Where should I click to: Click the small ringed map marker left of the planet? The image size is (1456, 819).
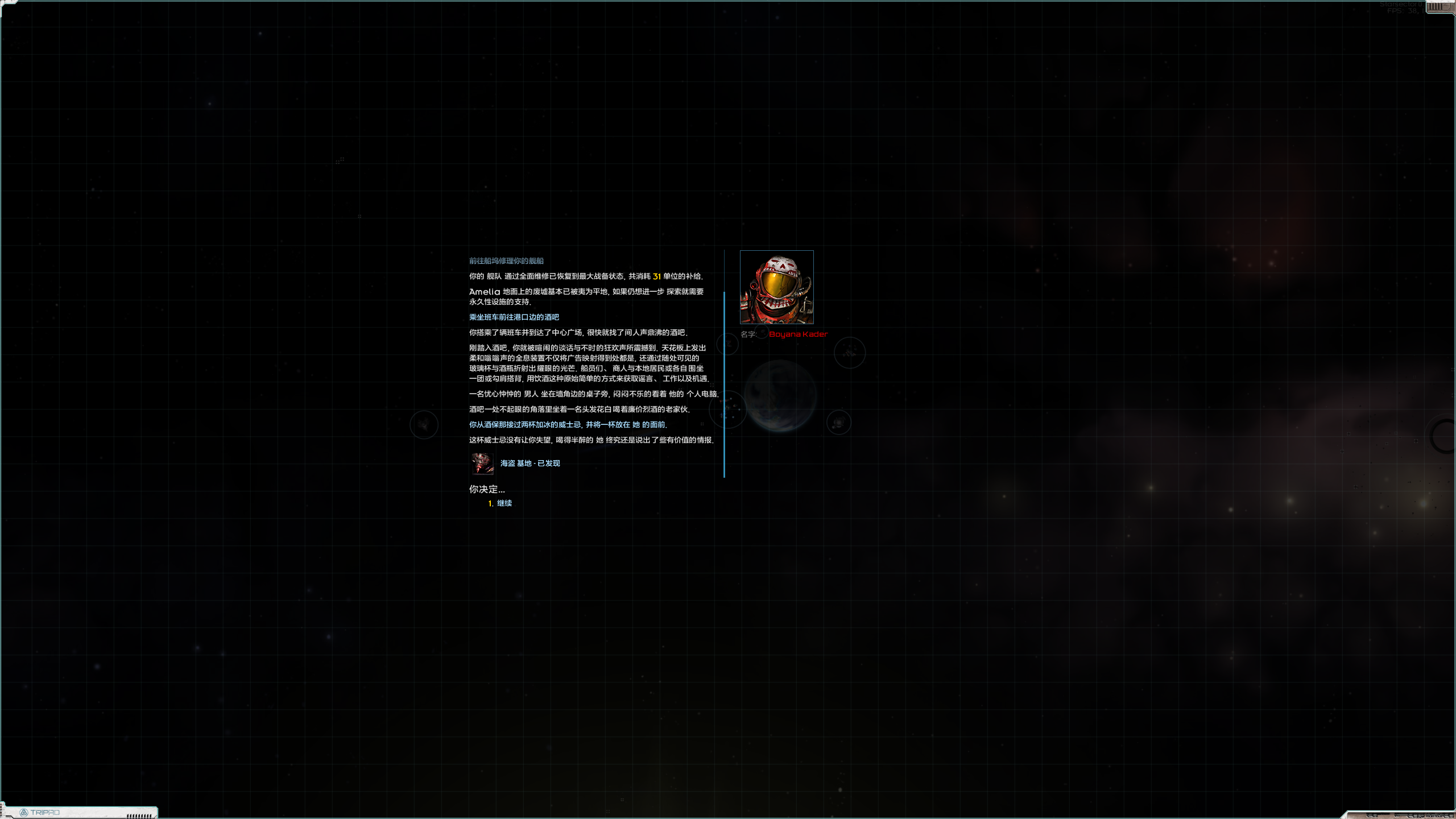729,344
